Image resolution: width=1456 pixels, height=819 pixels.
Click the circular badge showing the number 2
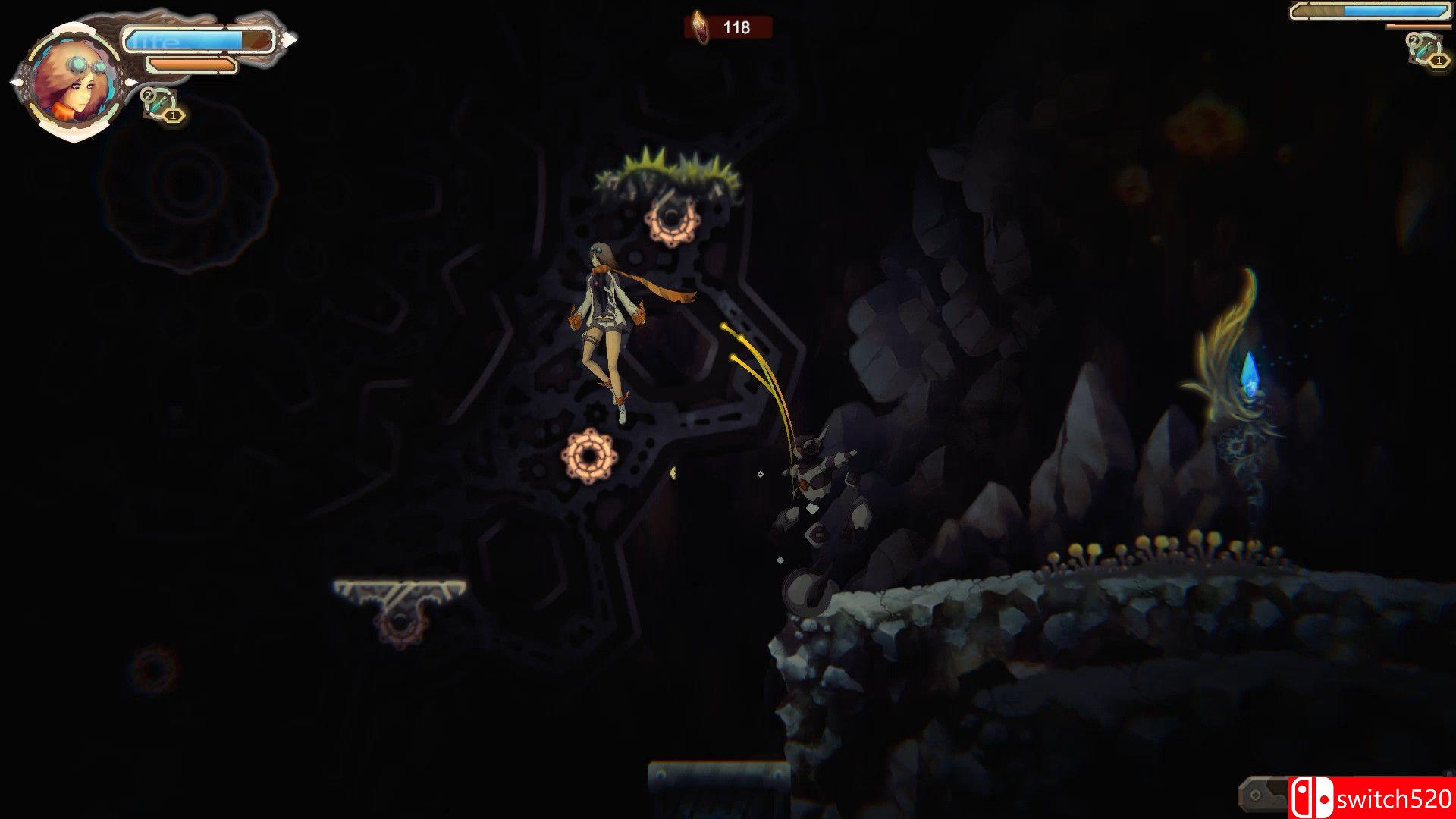(x=149, y=96)
